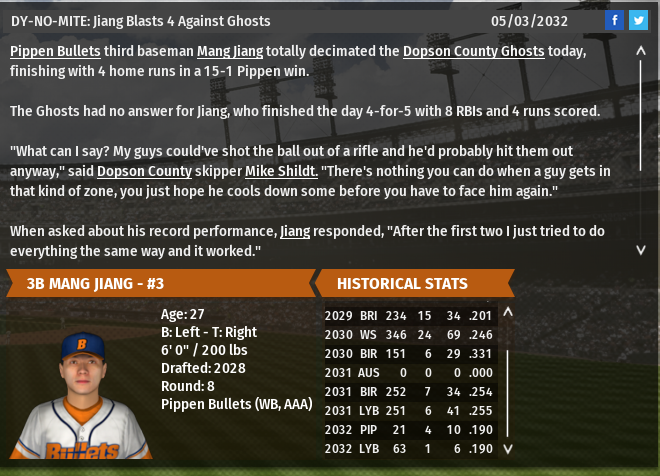Viewport: 660px width, 476px height.
Task: Share the article on Facebook
Action: point(614,19)
